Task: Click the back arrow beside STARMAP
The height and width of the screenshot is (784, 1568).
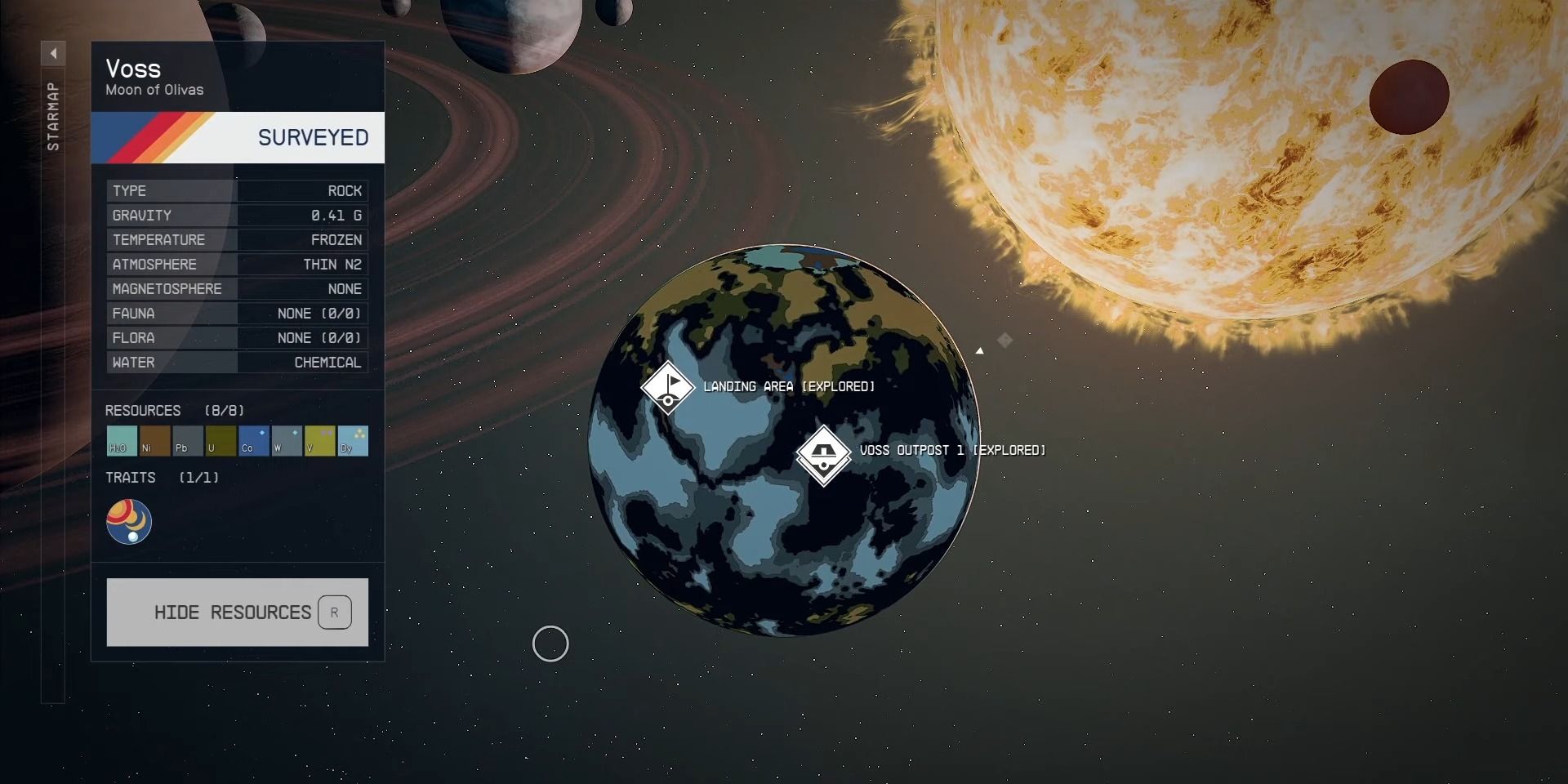Action: pyautogui.click(x=54, y=52)
